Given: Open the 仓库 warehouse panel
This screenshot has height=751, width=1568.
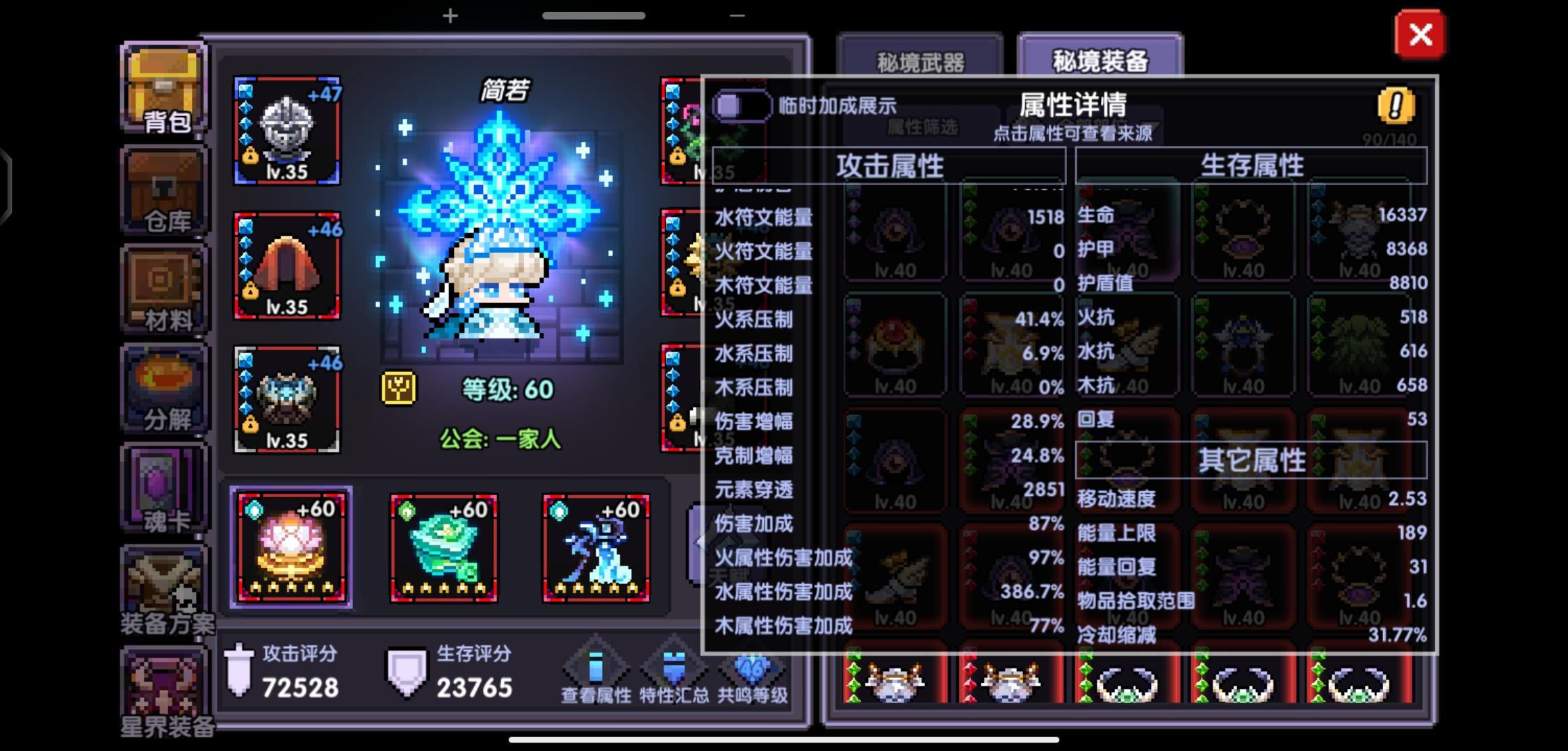Looking at the screenshot, I should coord(163,188).
